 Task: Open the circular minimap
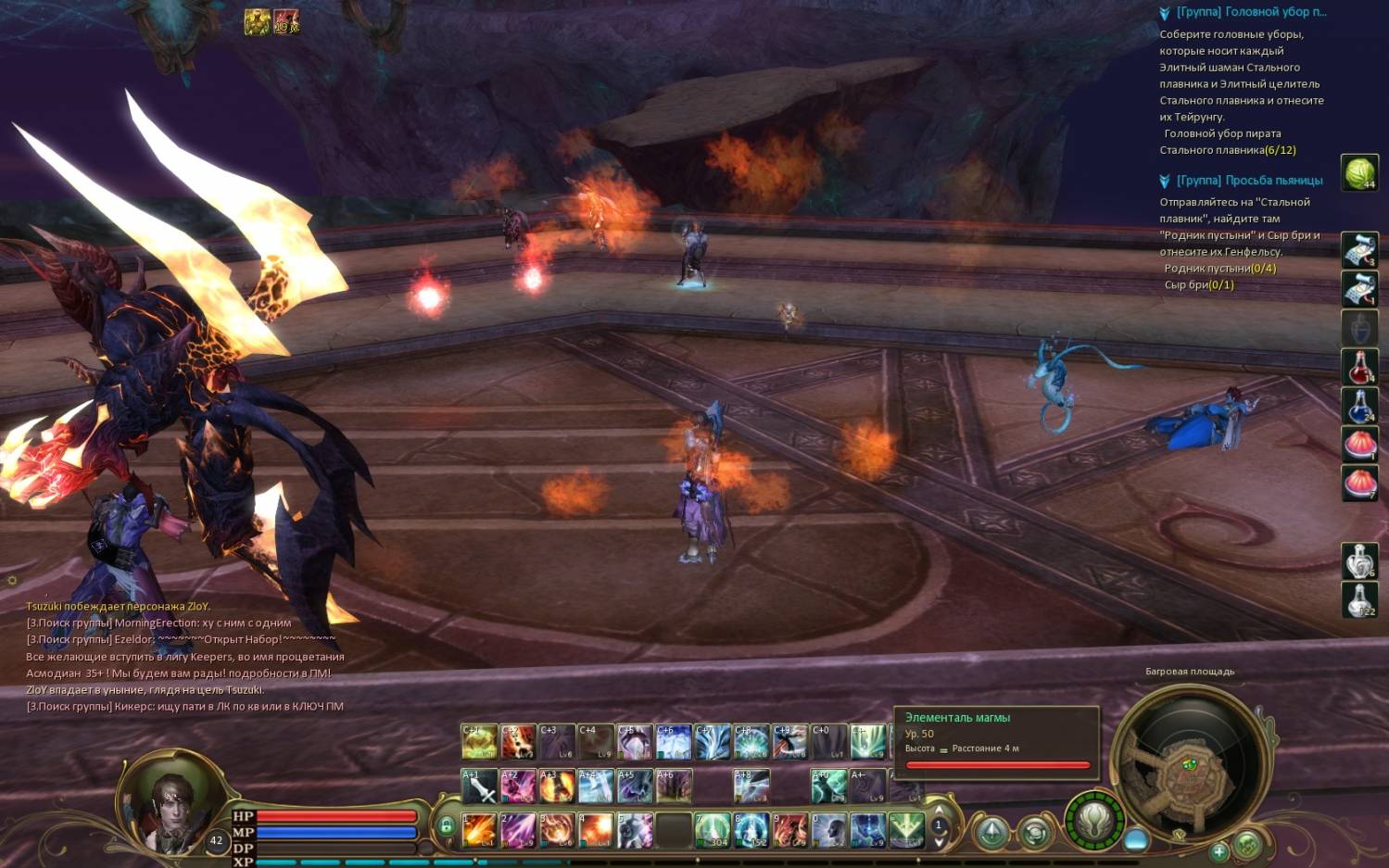[x=1188, y=766]
